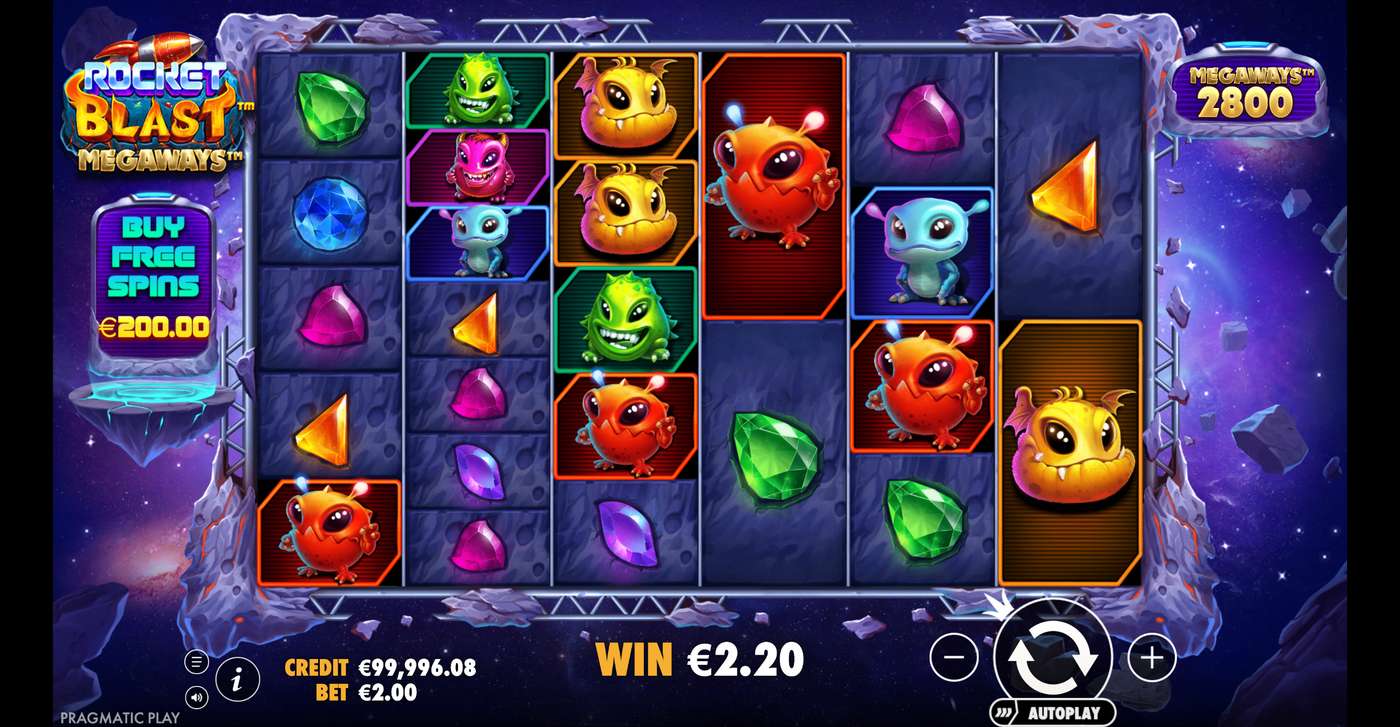Decrease bet with the minus stepper
The image size is (1400, 727).
pos(957,657)
